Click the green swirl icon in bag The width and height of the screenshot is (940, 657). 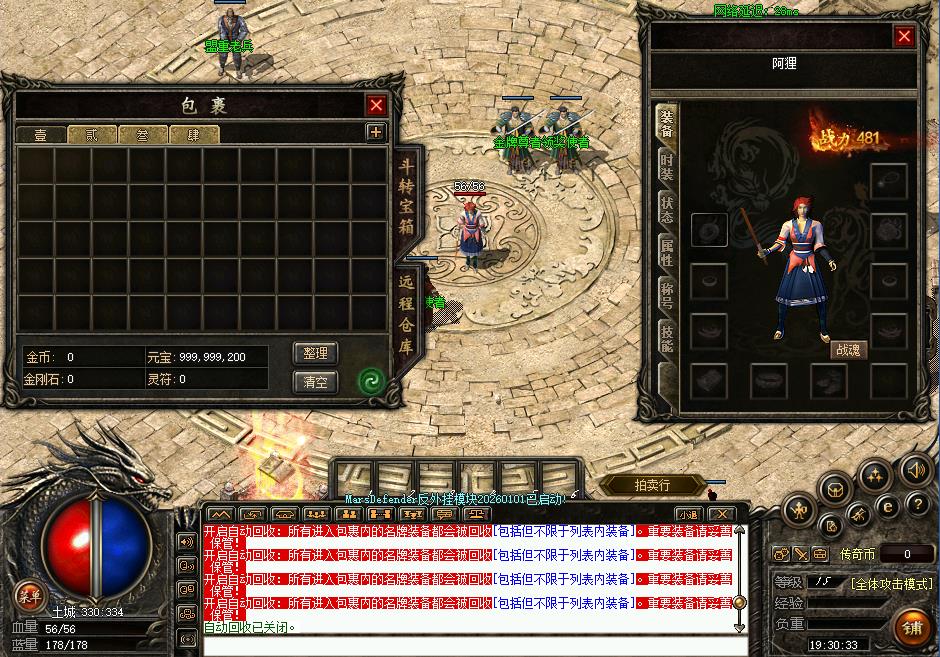[x=371, y=380]
